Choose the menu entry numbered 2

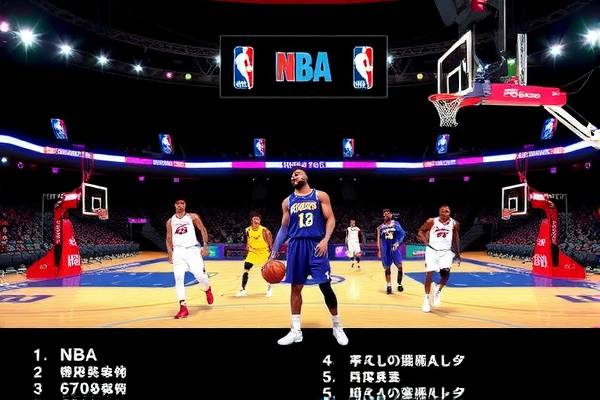click(93, 372)
